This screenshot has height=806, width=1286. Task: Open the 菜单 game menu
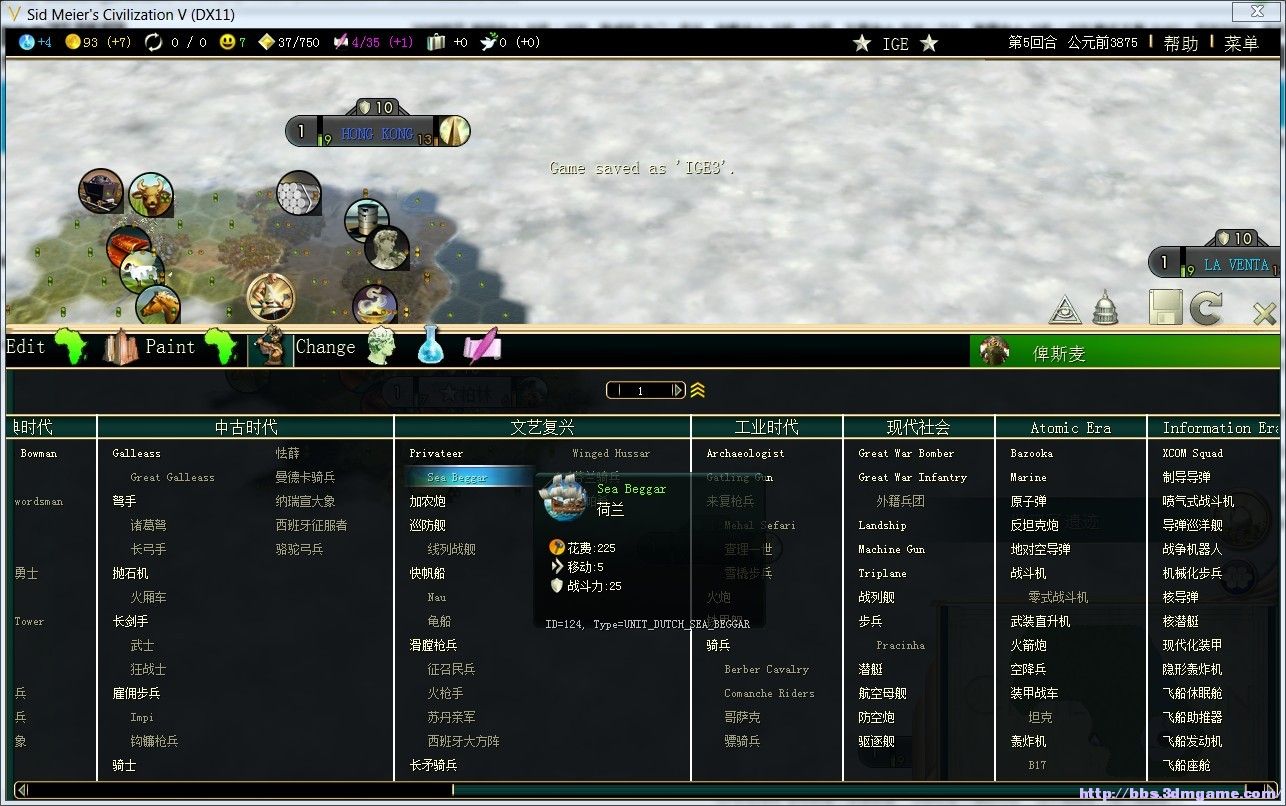[x=1241, y=43]
